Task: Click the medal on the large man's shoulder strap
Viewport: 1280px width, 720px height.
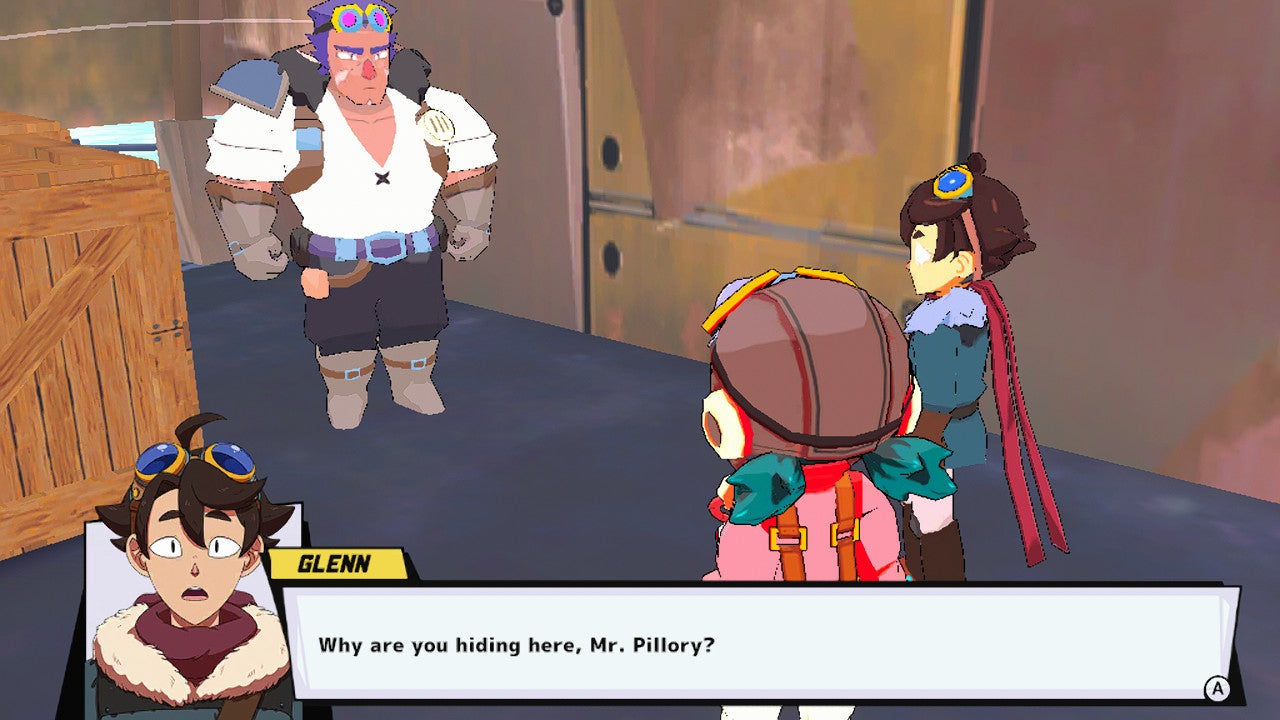Action: (437, 125)
